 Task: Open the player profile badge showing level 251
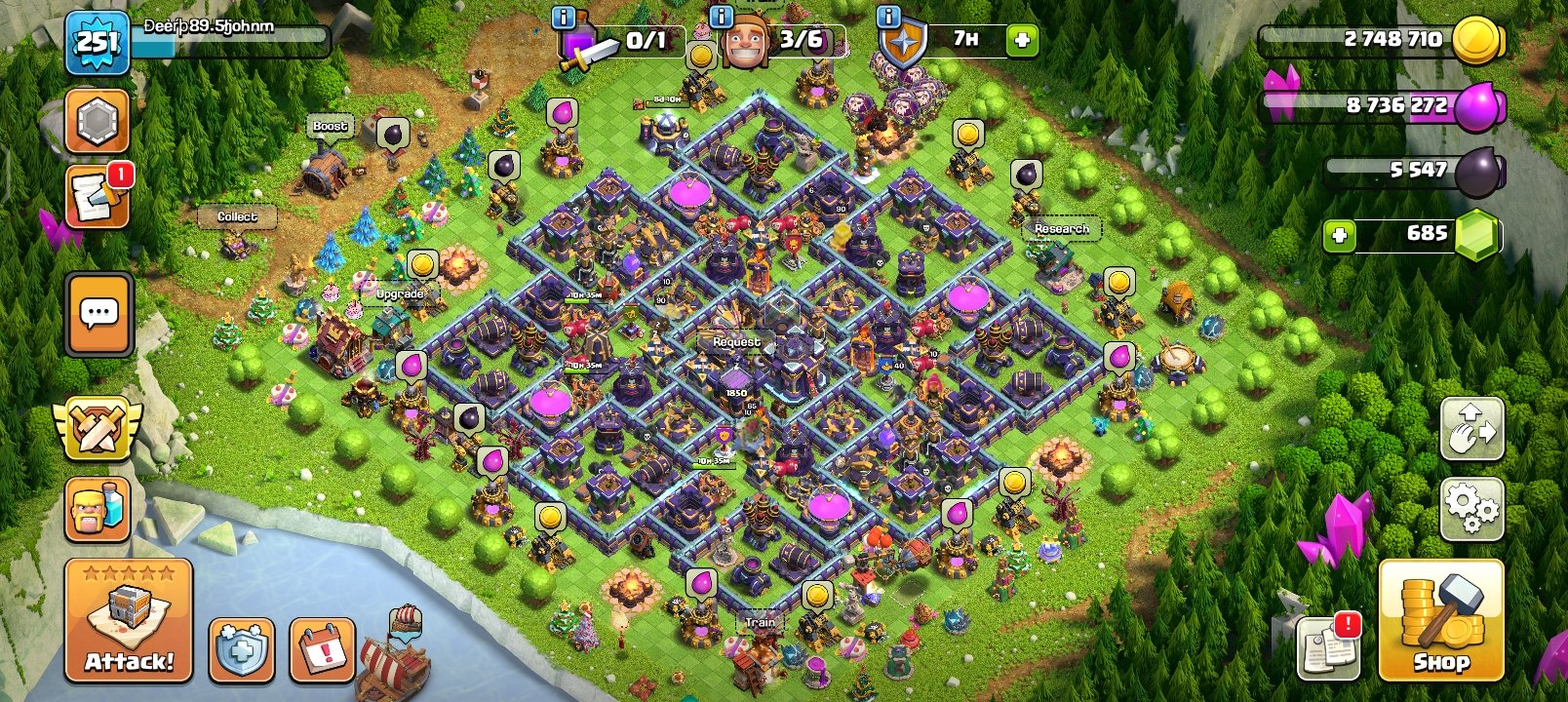point(95,44)
